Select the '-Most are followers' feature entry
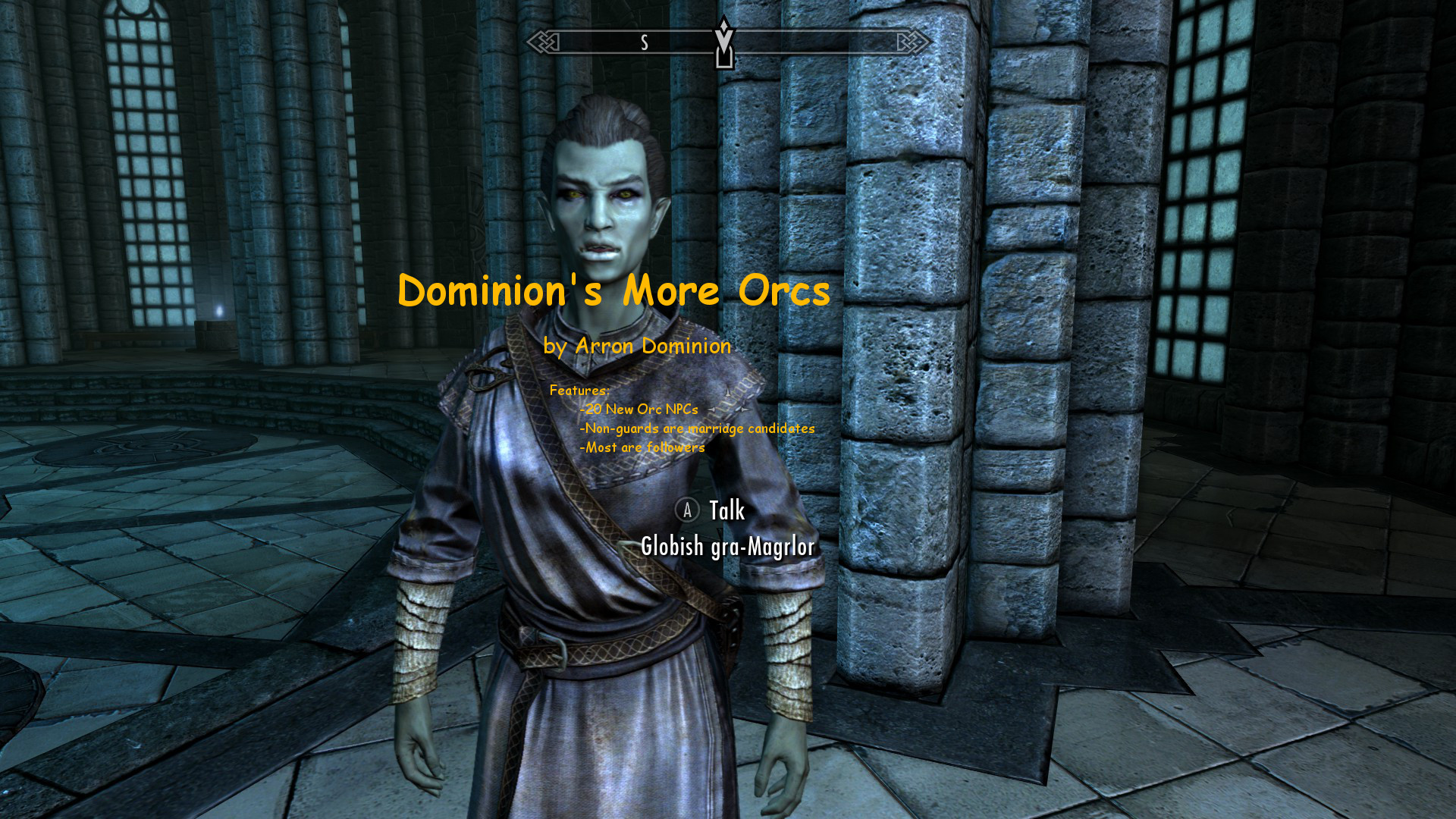Image resolution: width=1456 pixels, height=819 pixels. [x=643, y=448]
